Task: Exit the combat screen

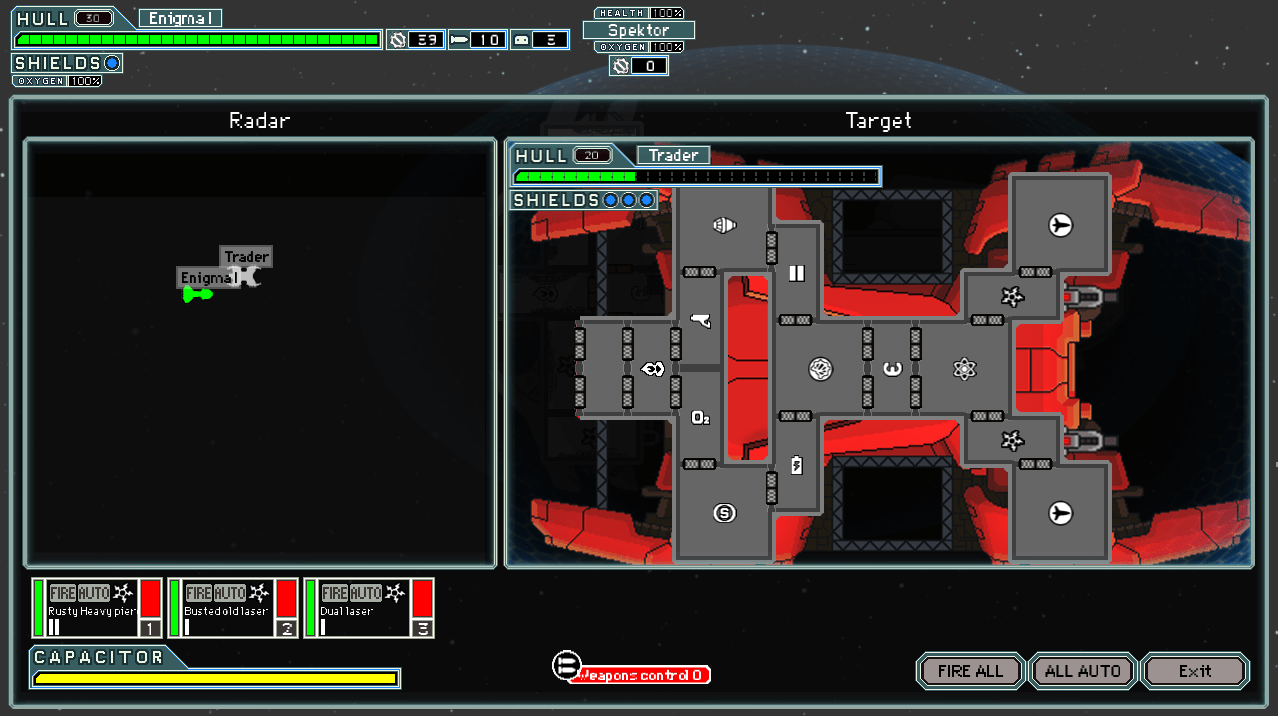Action: coord(1195,671)
